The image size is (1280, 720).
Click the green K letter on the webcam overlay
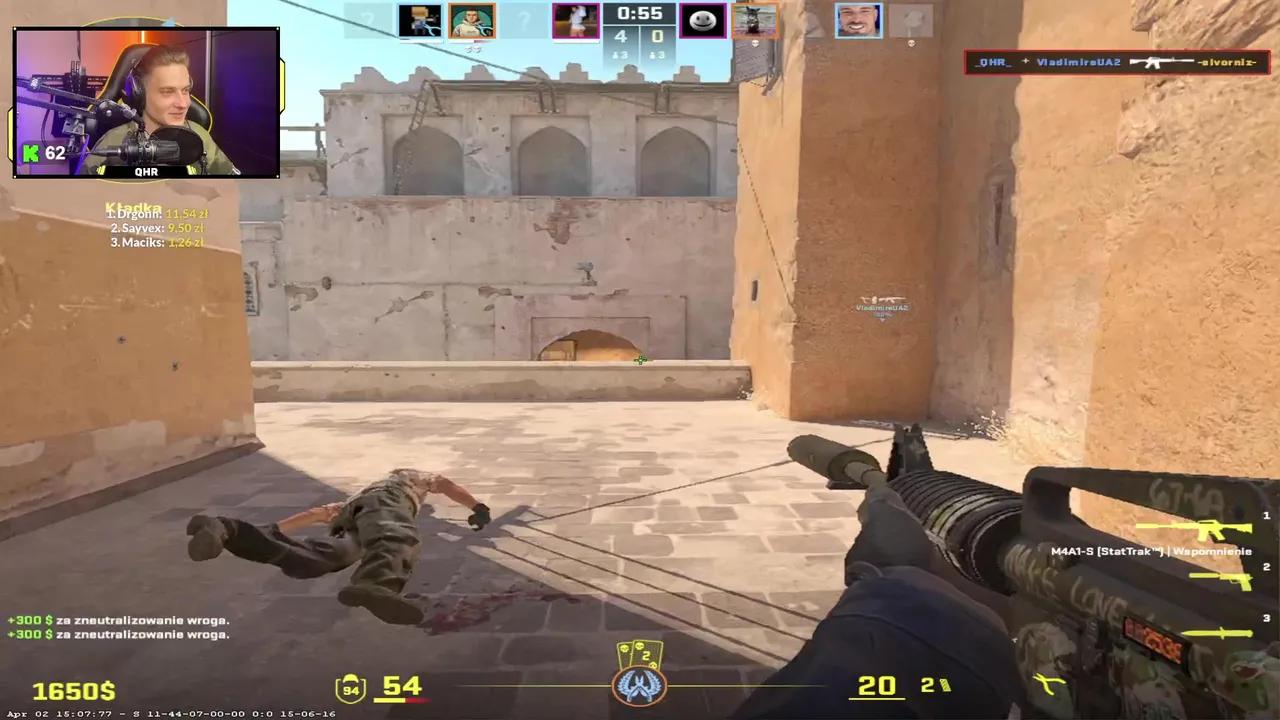pos(29,153)
